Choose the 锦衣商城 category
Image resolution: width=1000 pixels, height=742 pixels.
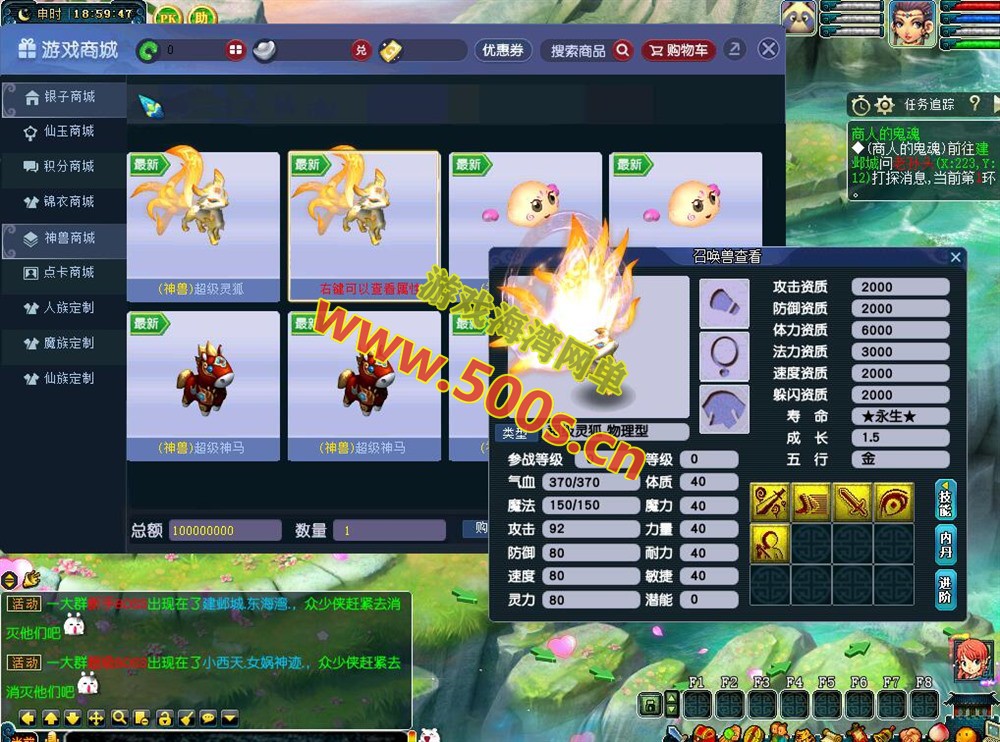[68, 202]
